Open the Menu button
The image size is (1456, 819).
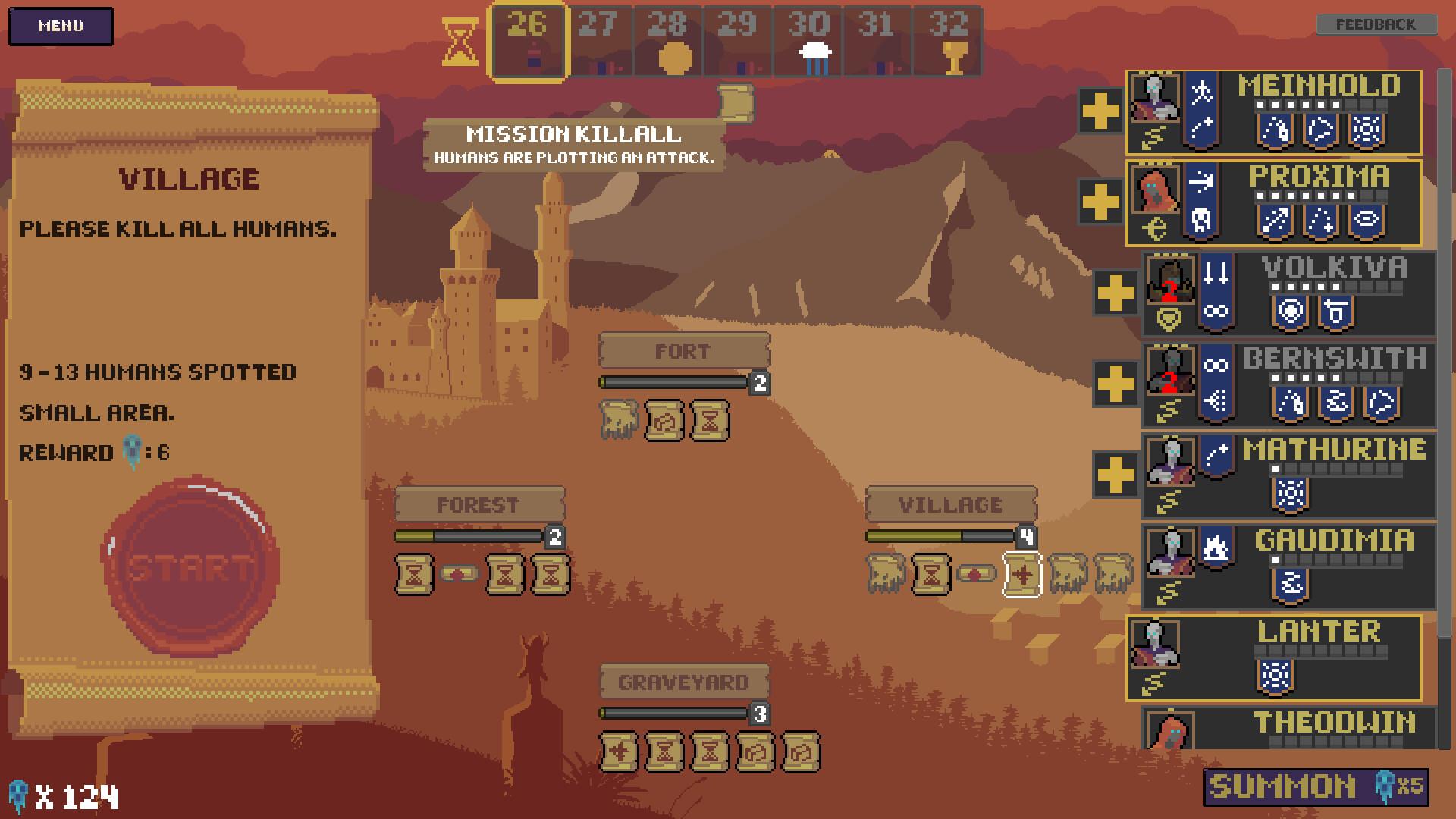(61, 26)
